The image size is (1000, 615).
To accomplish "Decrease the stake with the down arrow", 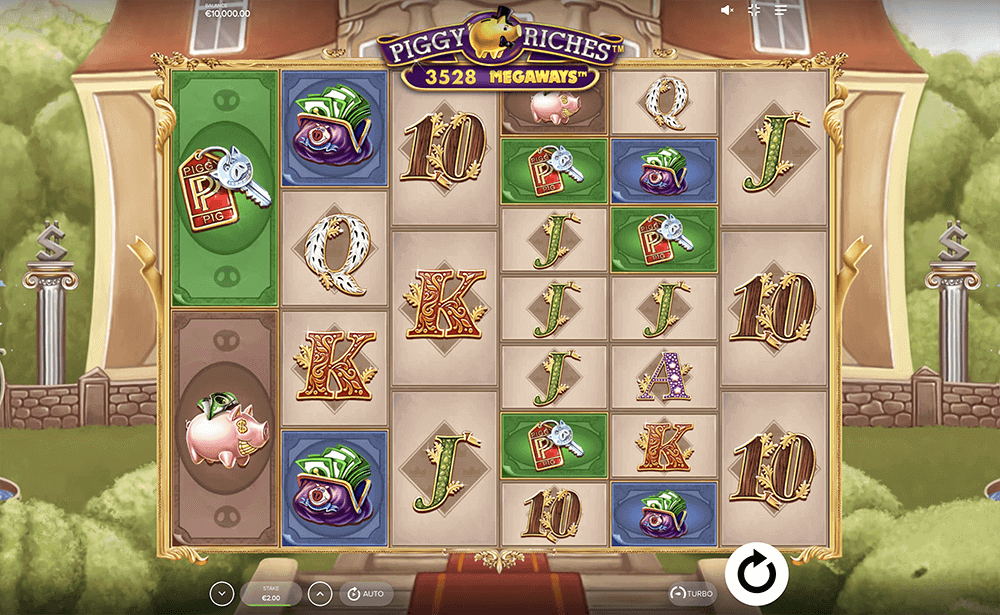I will click(x=221, y=594).
